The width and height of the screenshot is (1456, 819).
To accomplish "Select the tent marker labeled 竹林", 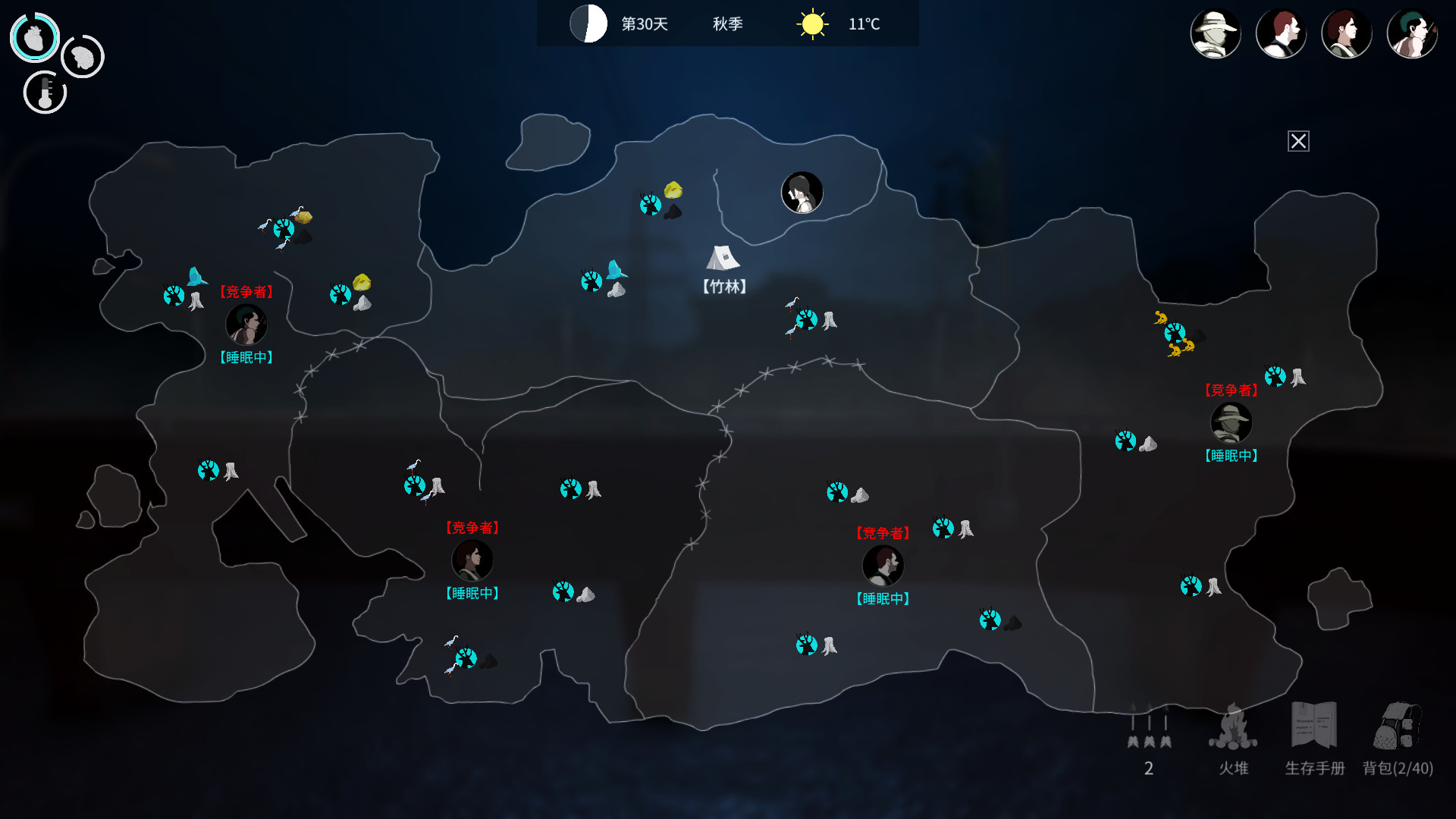I will pyautogui.click(x=722, y=261).
